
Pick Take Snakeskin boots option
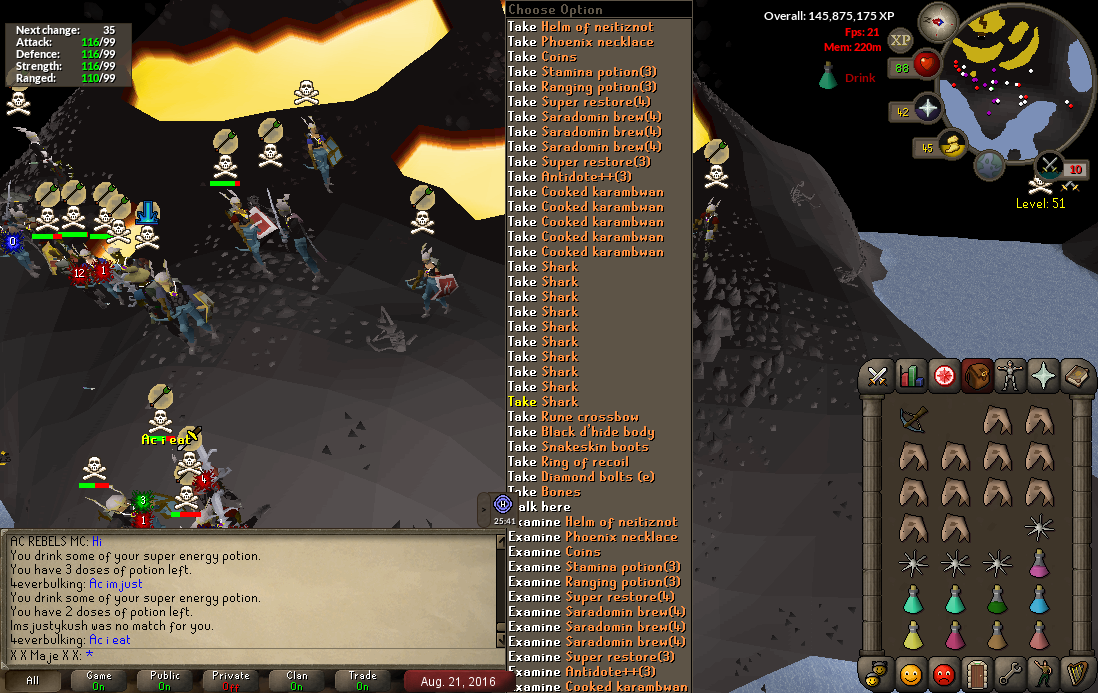click(578, 447)
